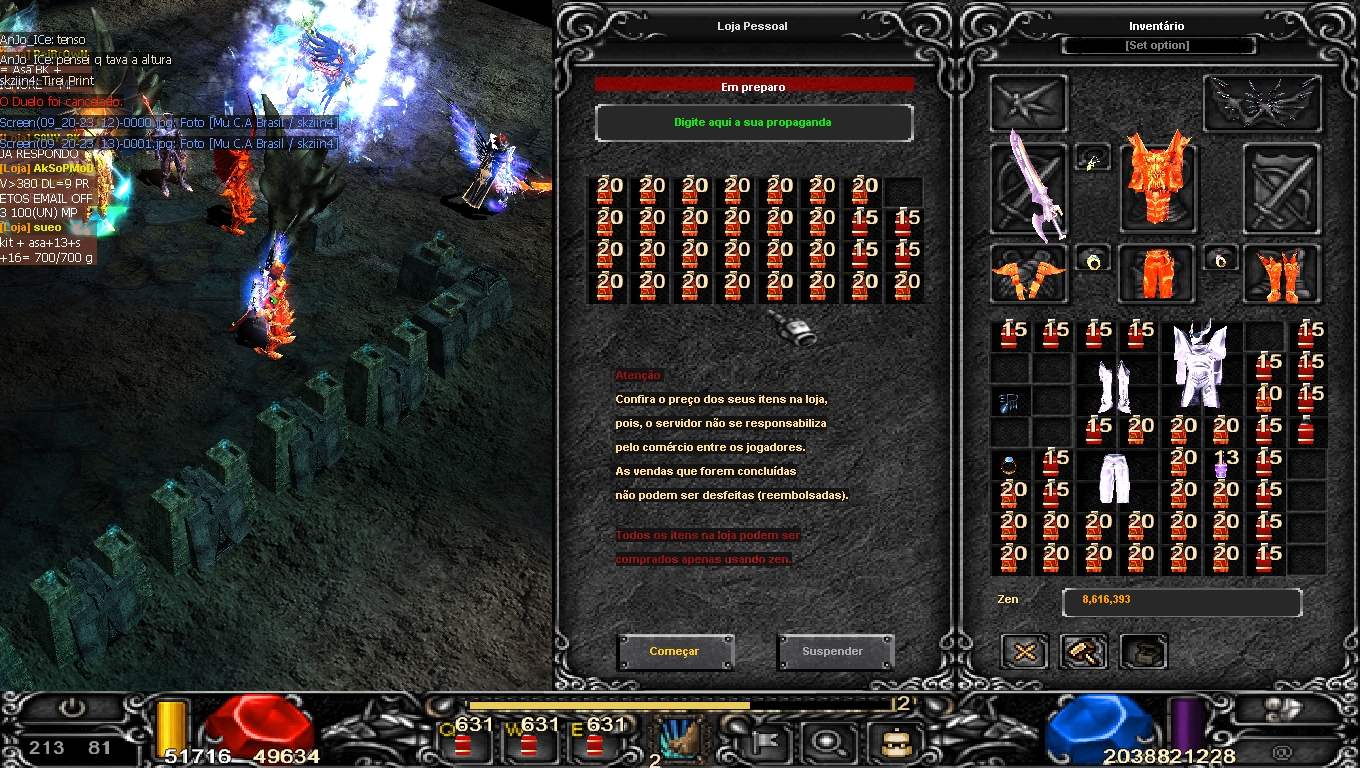
Task: Close inventory with the crossed swords button
Action: tap(1025, 652)
